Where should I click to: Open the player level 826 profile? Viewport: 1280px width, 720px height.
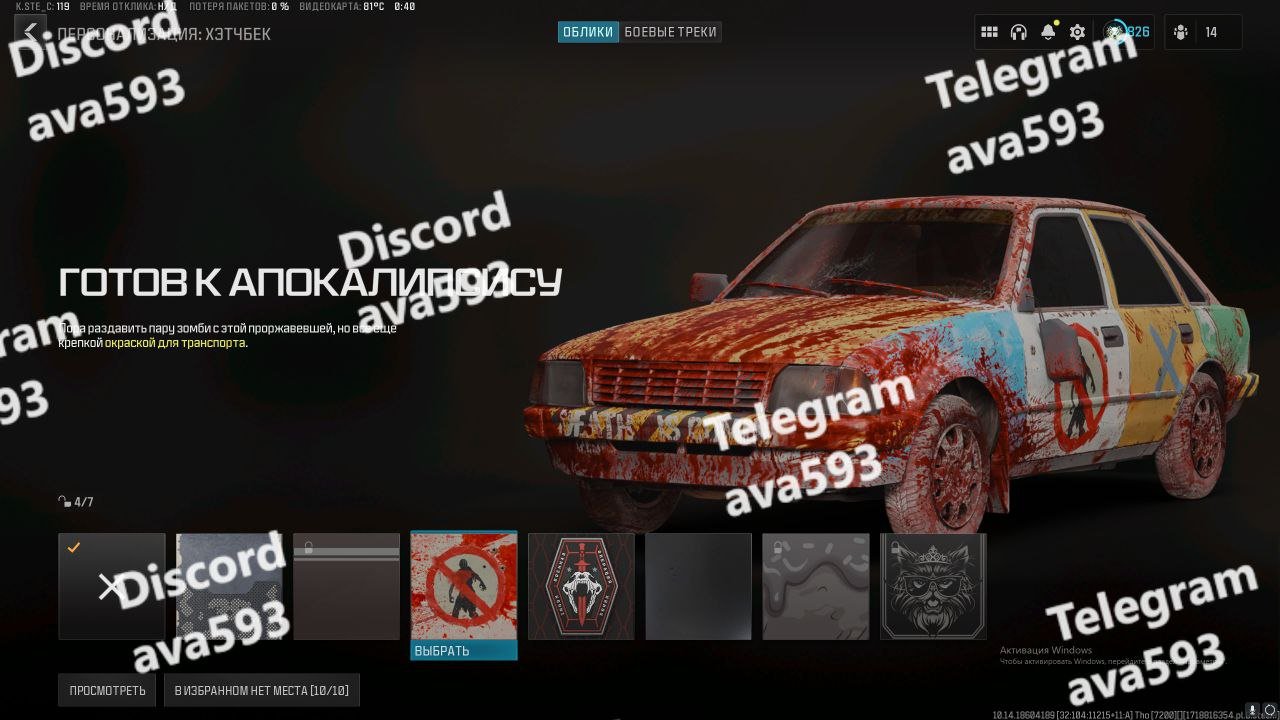1127,32
